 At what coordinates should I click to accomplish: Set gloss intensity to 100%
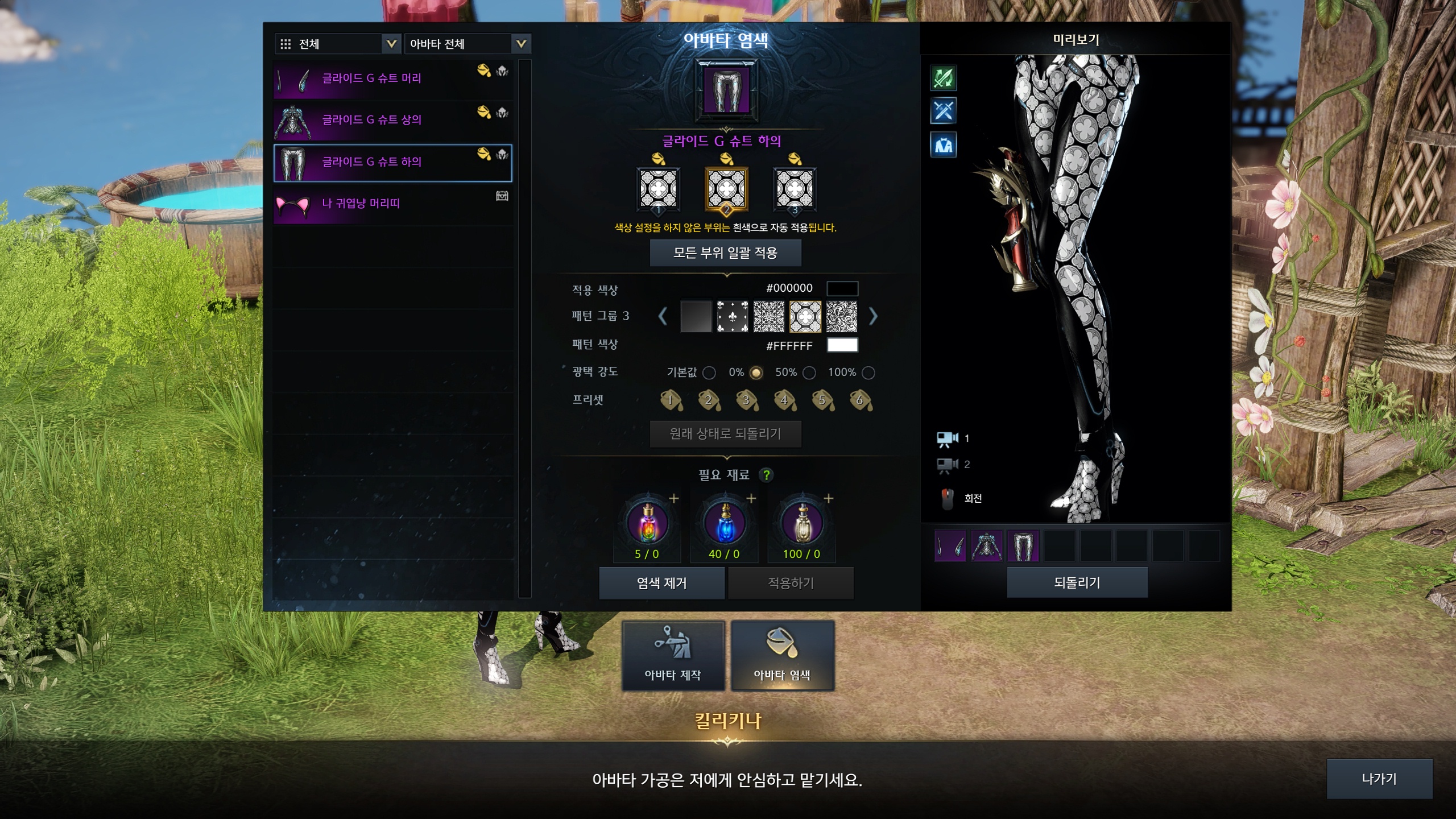(868, 373)
